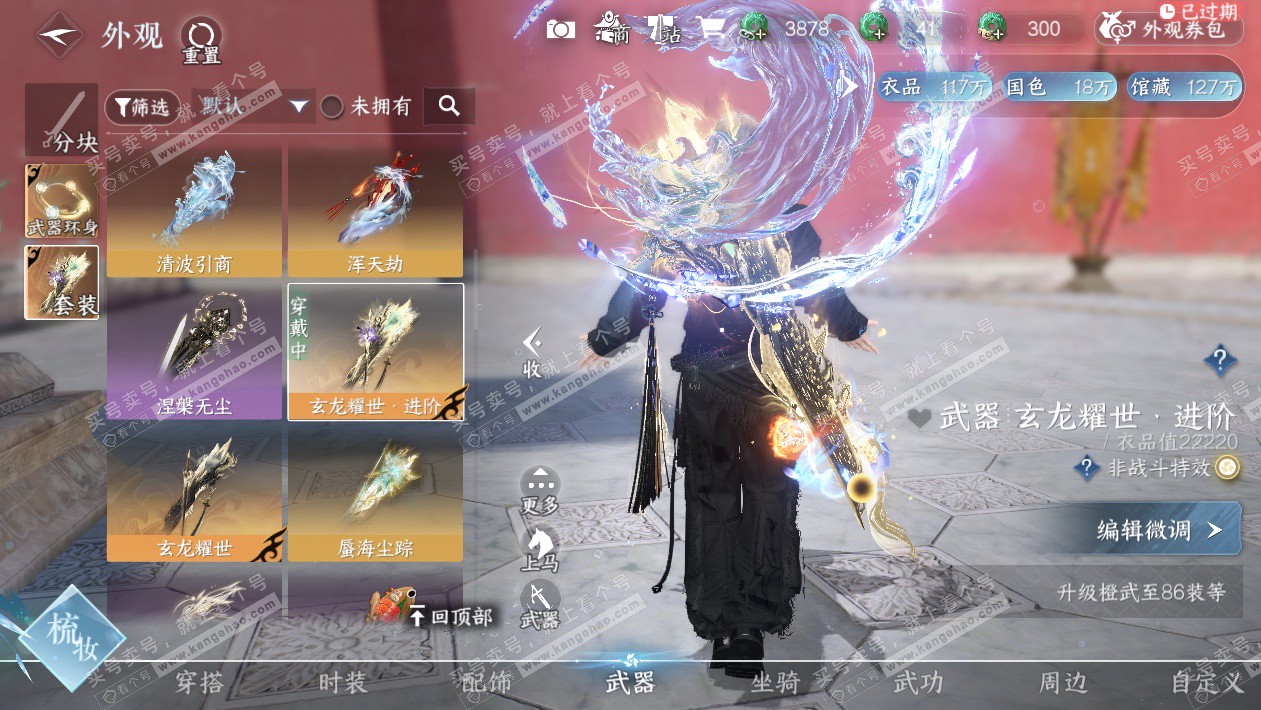Select the 蜃海尘踪 weapon skin
This screenshot has width=1261, height=710.
(x=375, y=497)
